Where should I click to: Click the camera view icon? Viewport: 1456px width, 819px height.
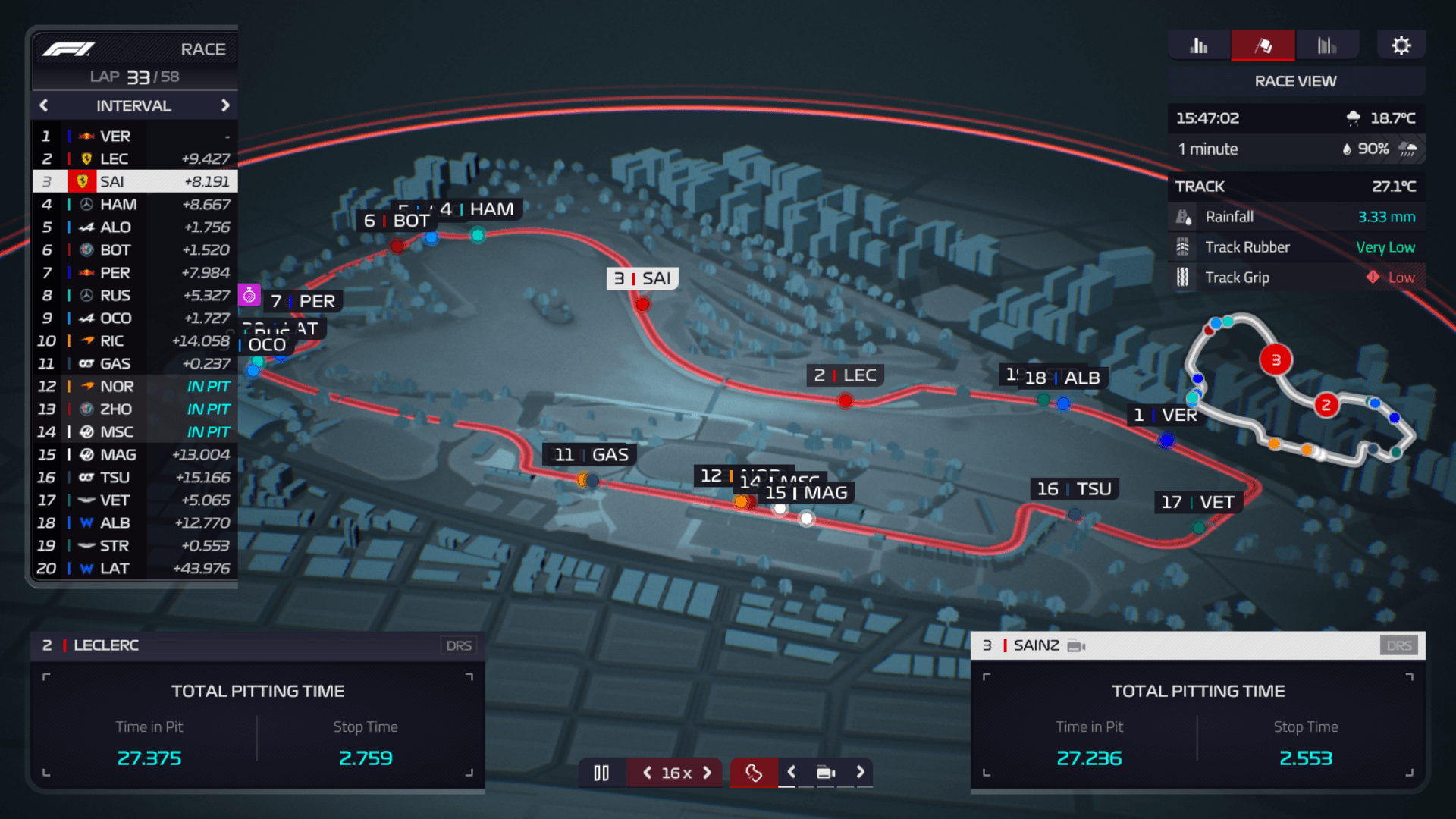click(826, 773)
